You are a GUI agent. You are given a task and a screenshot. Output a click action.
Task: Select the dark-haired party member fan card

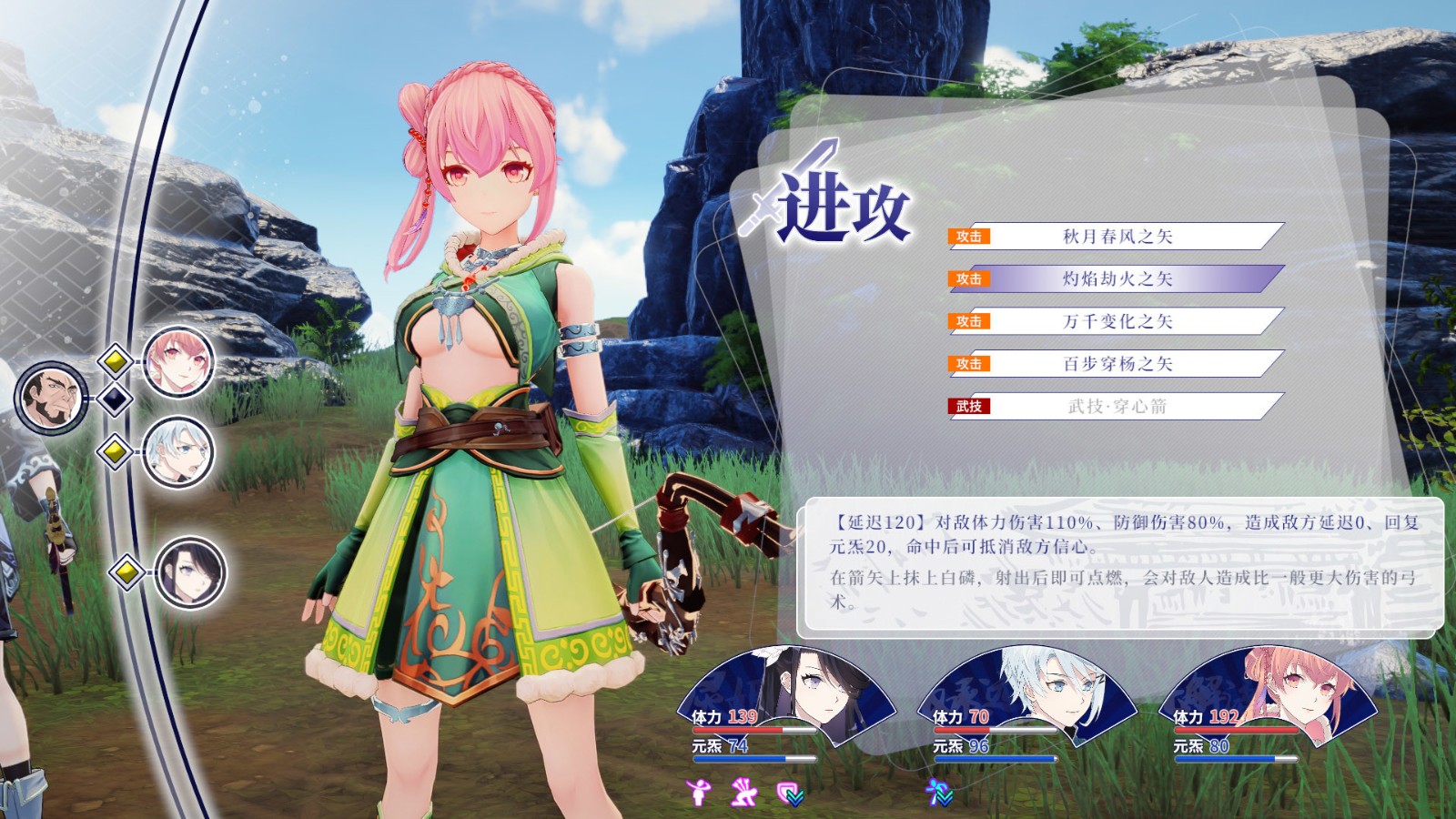point(788,696)
